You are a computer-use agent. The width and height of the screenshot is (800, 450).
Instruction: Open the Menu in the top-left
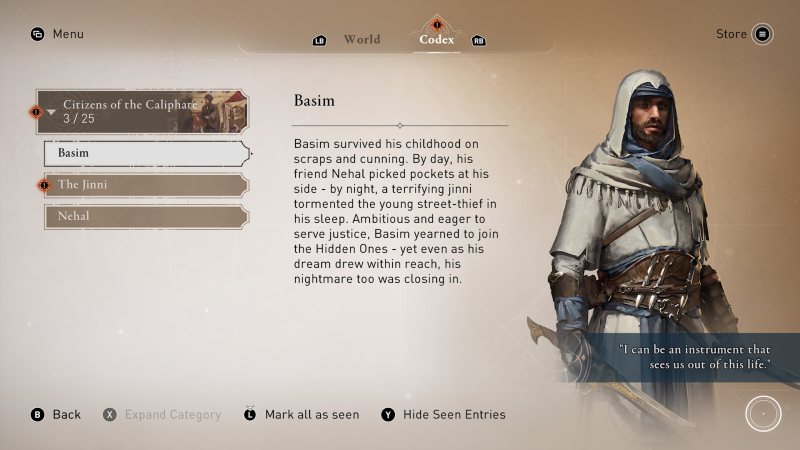tap(57, 34)
